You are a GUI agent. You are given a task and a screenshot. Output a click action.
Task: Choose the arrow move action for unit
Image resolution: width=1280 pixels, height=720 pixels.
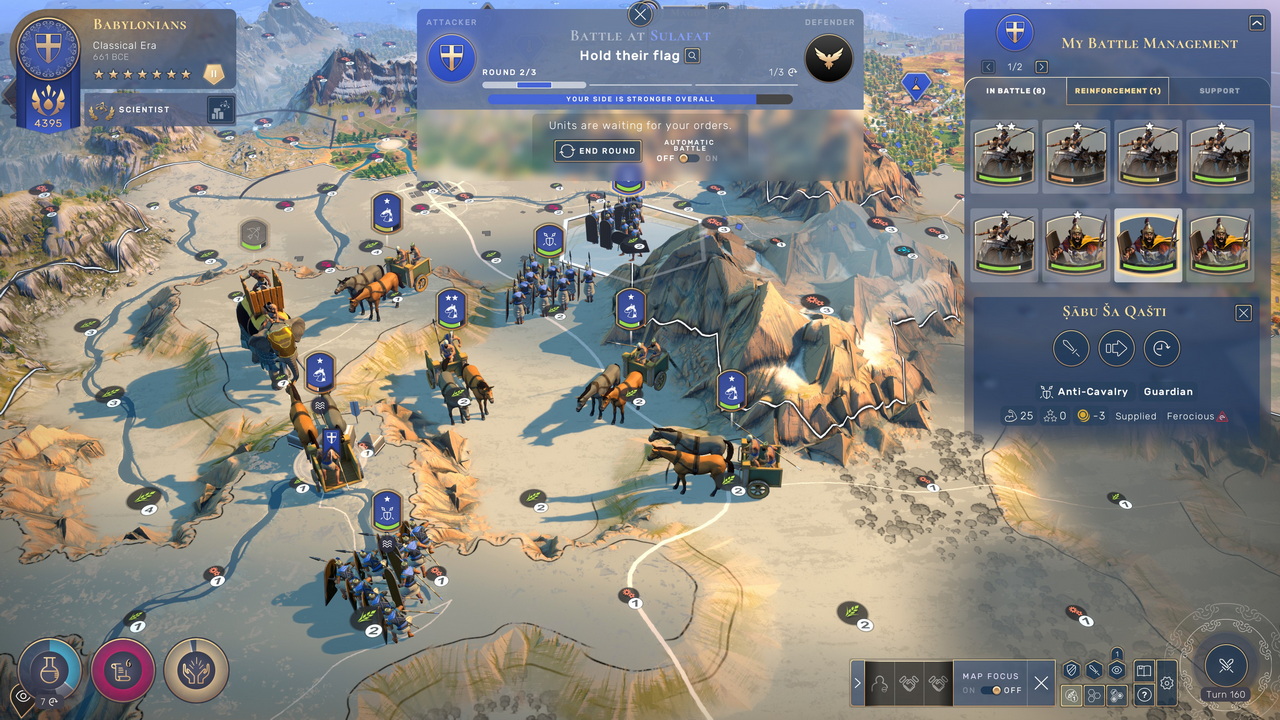coord(1116,349)
